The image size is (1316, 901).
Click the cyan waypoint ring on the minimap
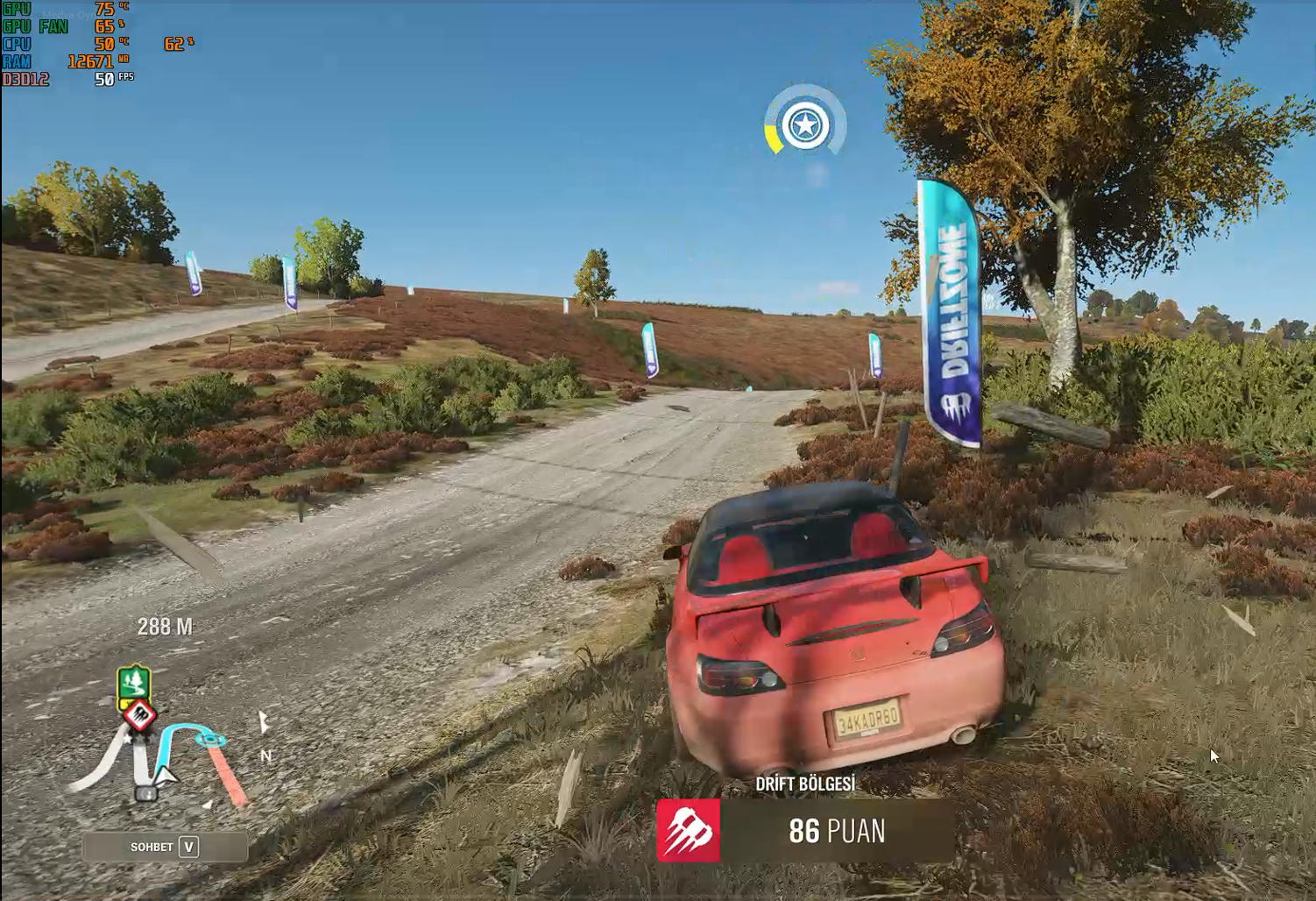pyautogui.click(x=211, y=739)
